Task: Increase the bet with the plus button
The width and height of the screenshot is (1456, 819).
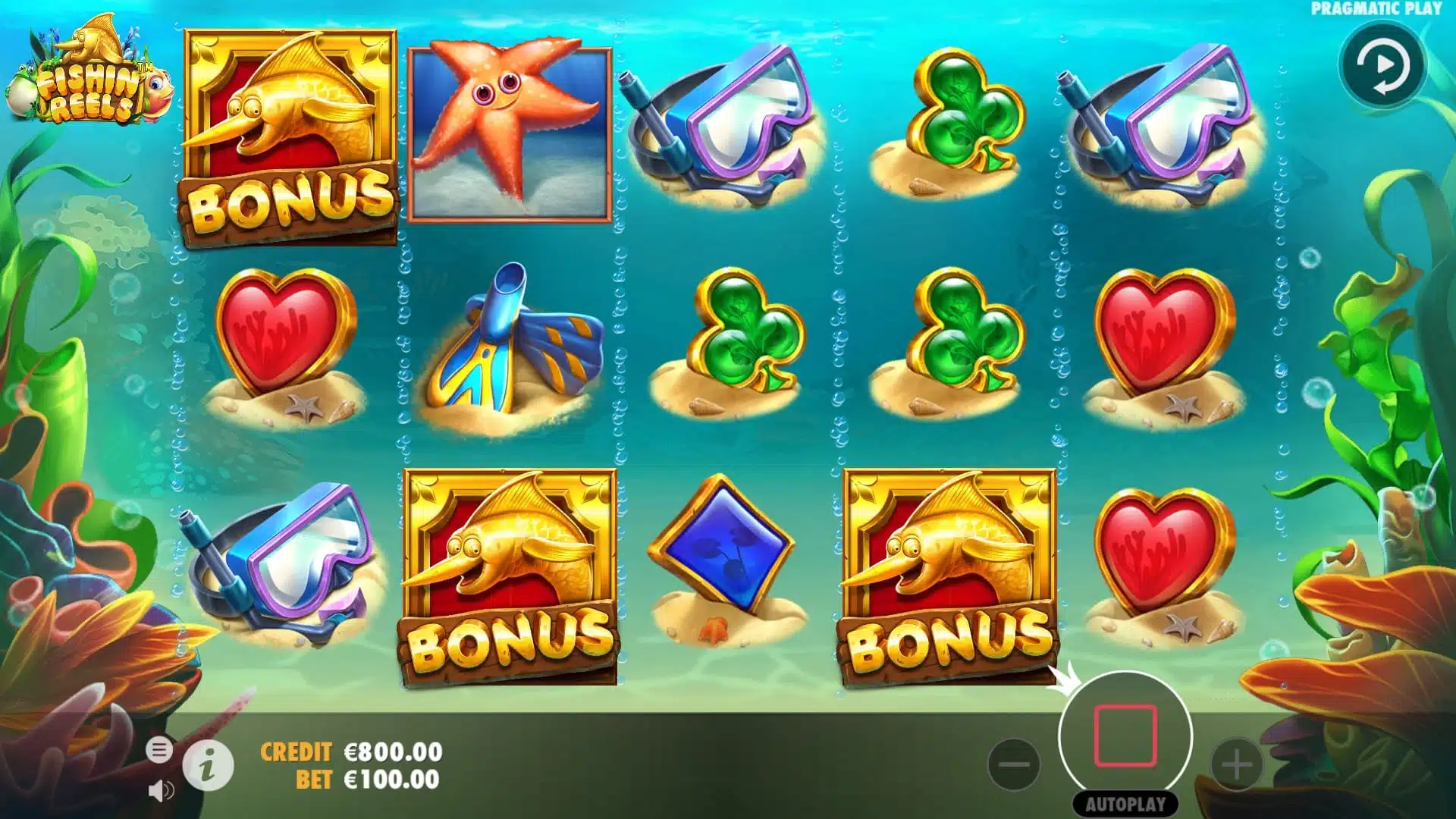Action: pyautogui.click(x=1236, y=764)
